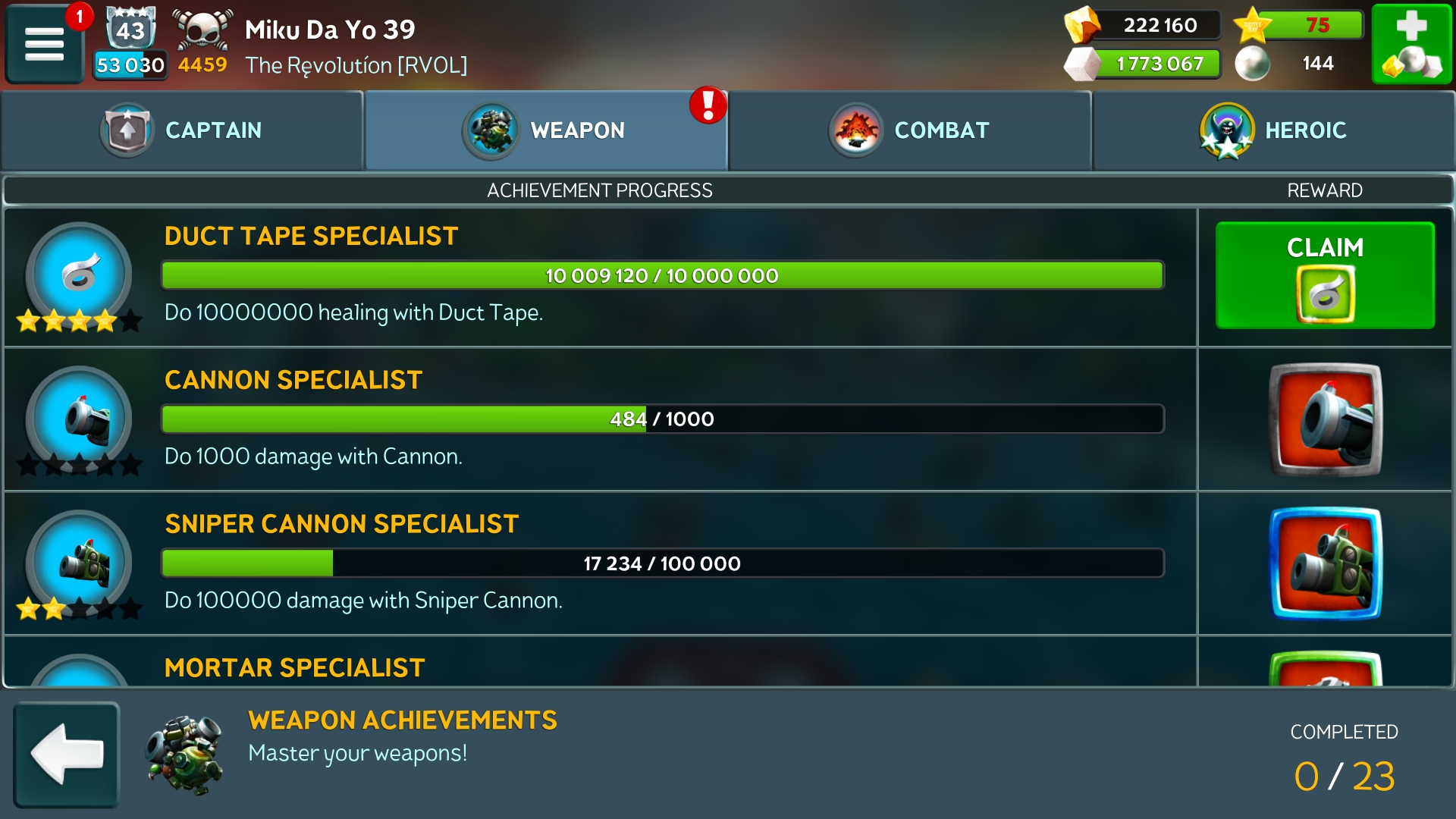Open the Combat achievements tab
Screen dimensions: 1456x819
pyautogui.click(x=910, y=130)
